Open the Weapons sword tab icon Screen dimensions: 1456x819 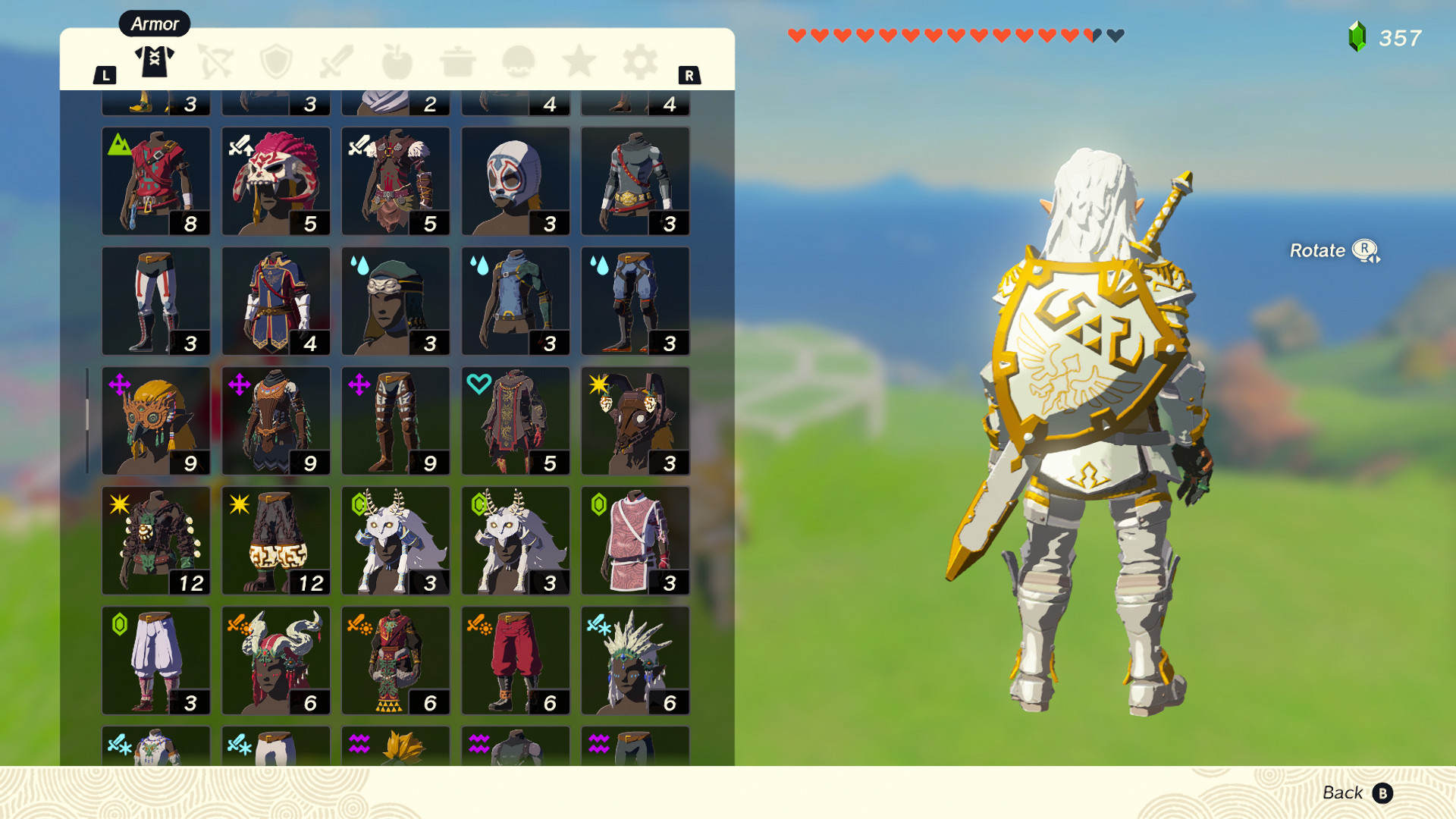click(336, 62)
